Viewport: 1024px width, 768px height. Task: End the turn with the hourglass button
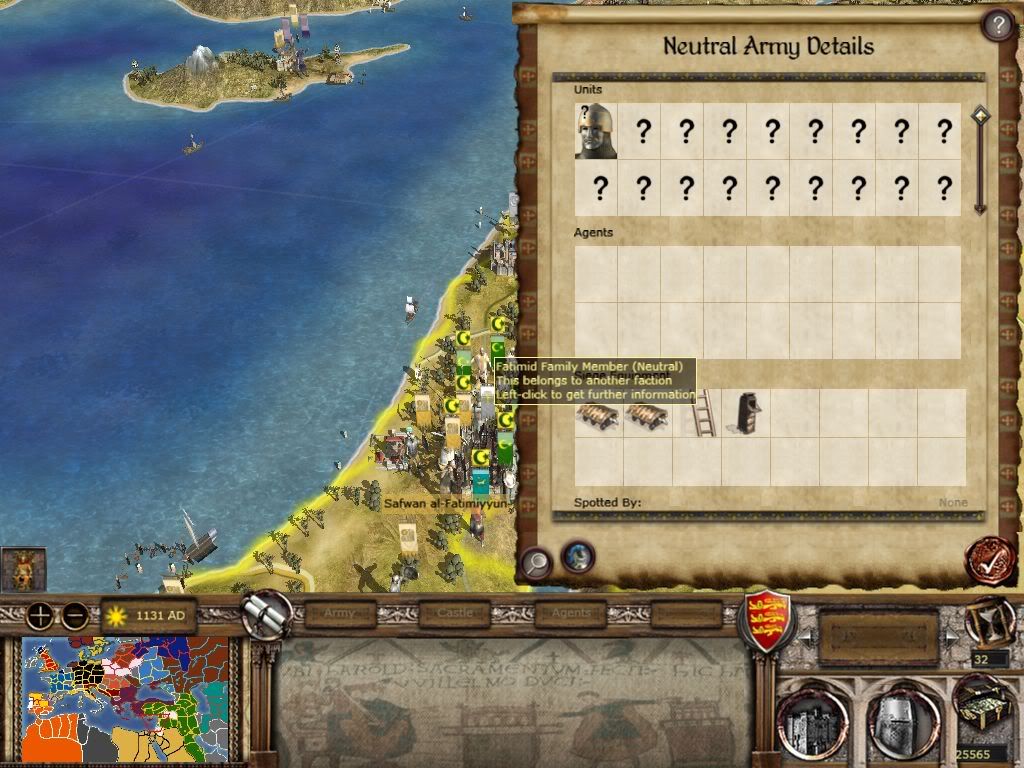[x=988, y=622]
